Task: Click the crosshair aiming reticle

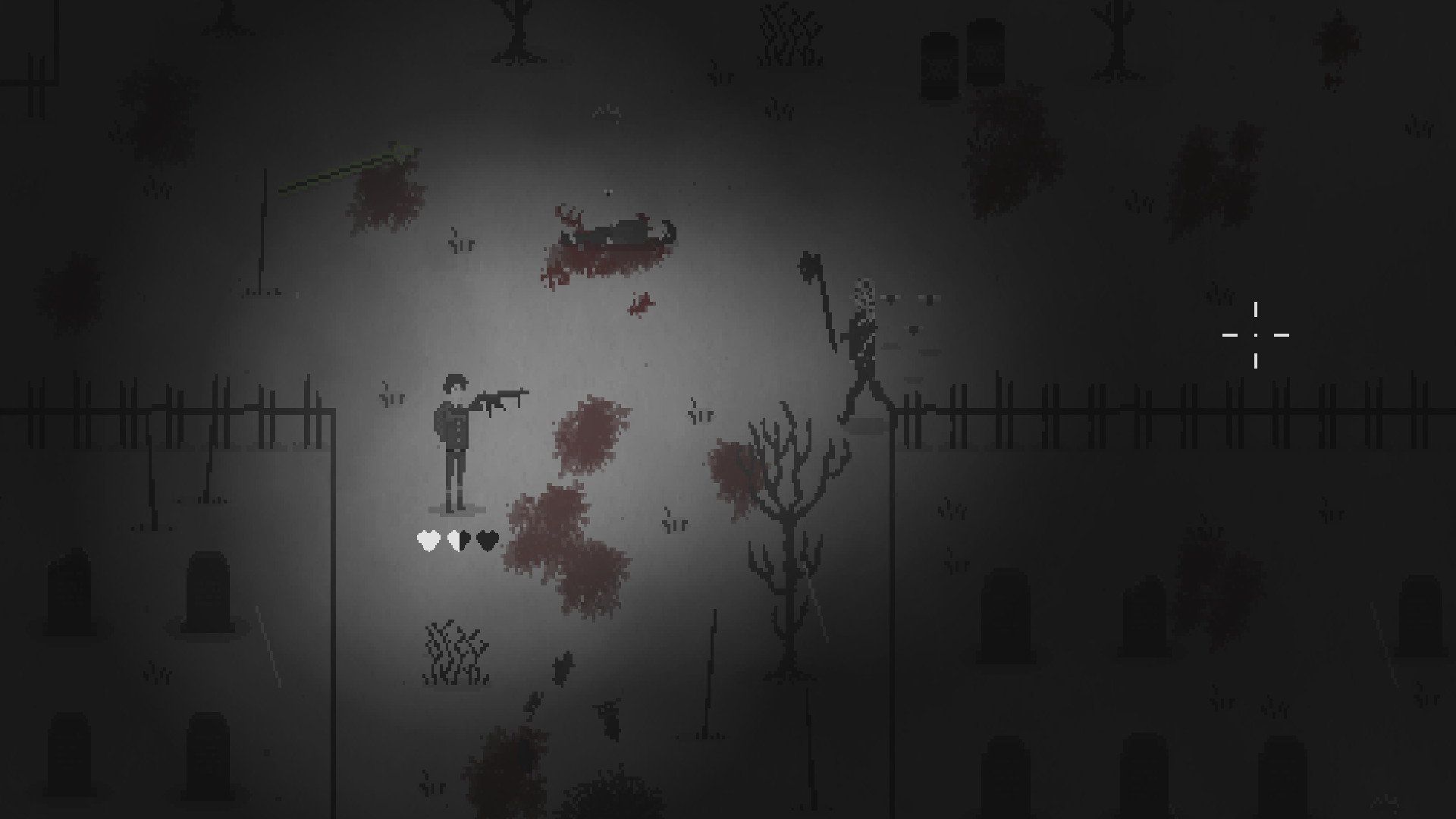Action: point(1257,334)
